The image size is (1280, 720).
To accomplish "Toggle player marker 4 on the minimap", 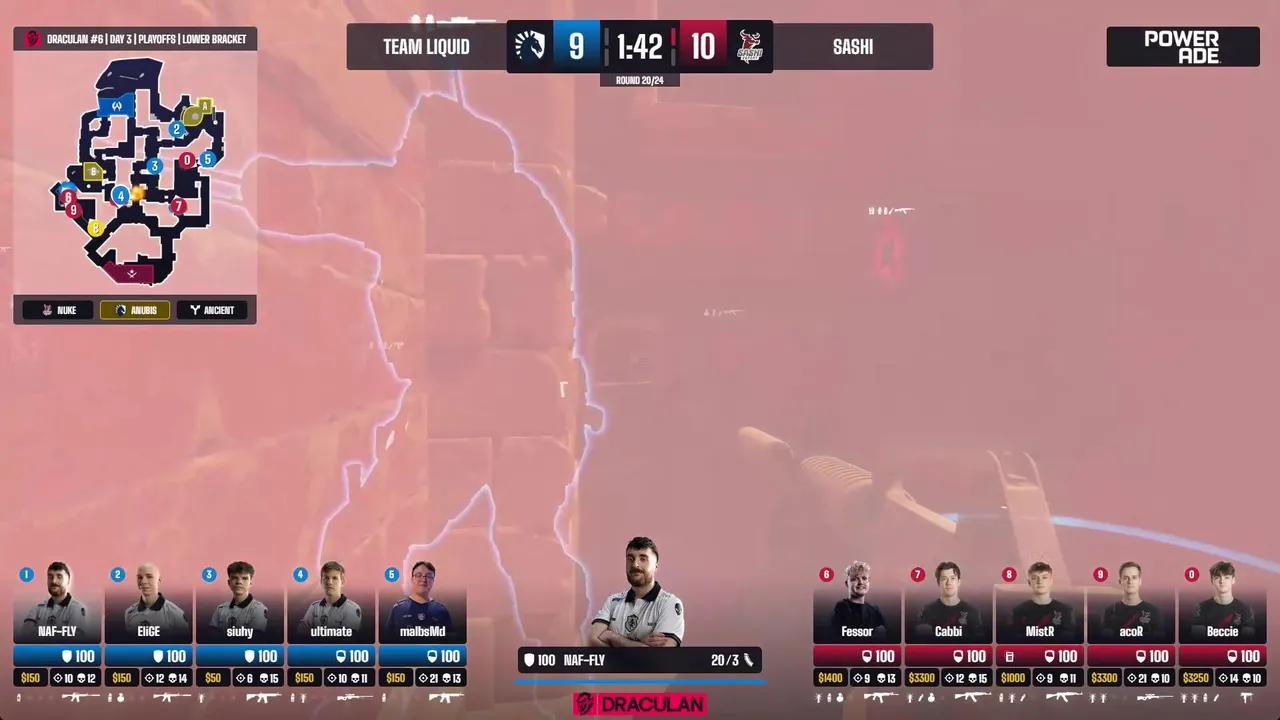I will tap(121, 196).
